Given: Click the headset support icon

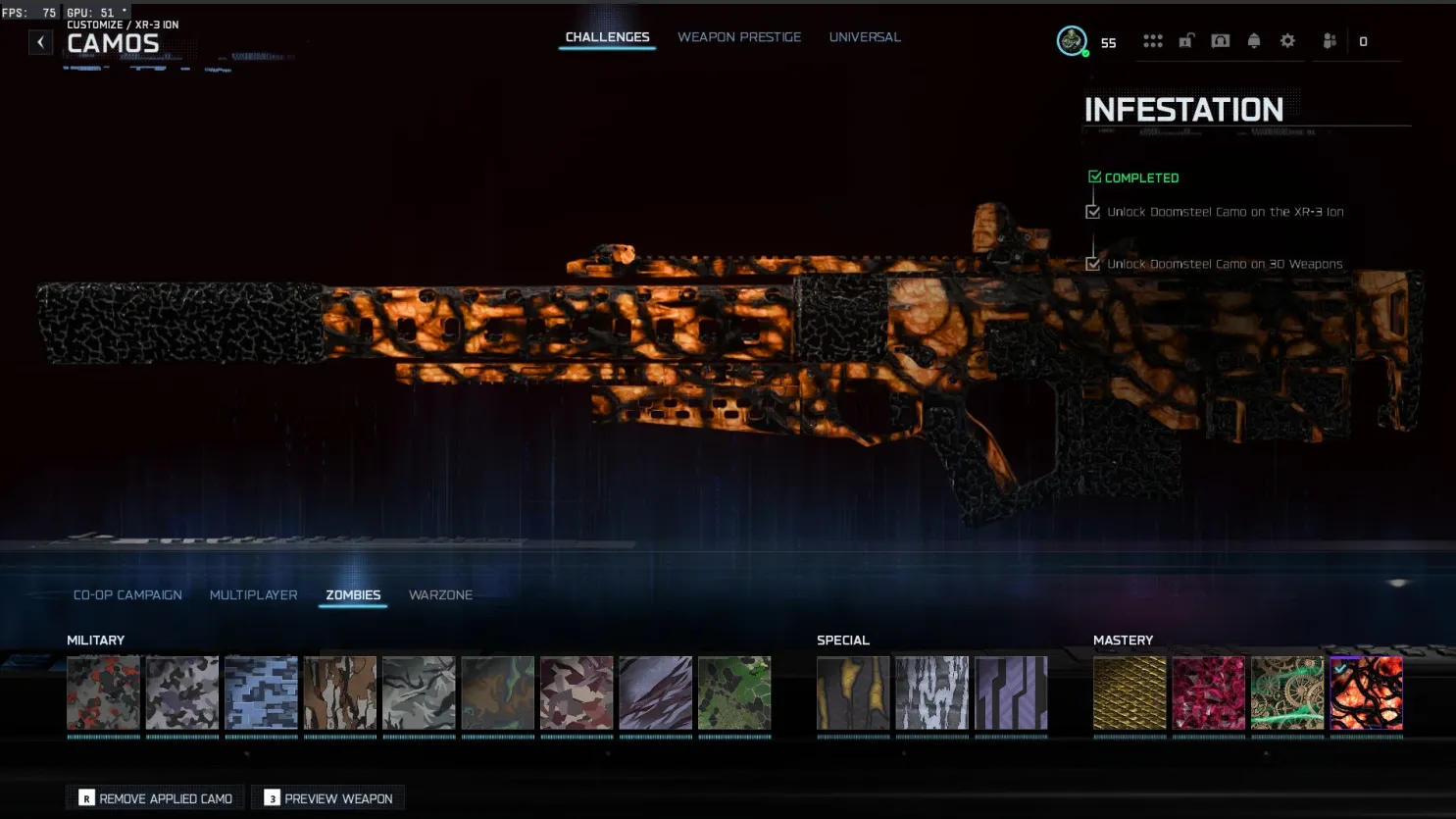Looking at the screenshot, I should coord(1220,40).
